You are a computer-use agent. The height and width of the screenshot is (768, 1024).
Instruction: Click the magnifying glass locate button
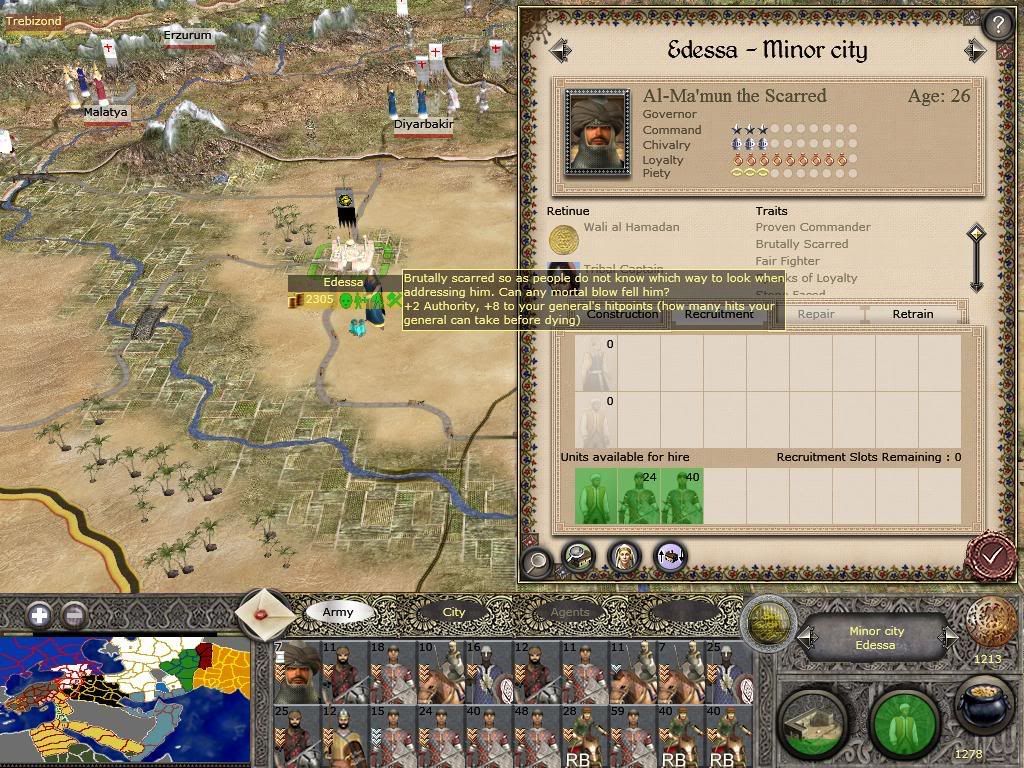pos(537,561)
